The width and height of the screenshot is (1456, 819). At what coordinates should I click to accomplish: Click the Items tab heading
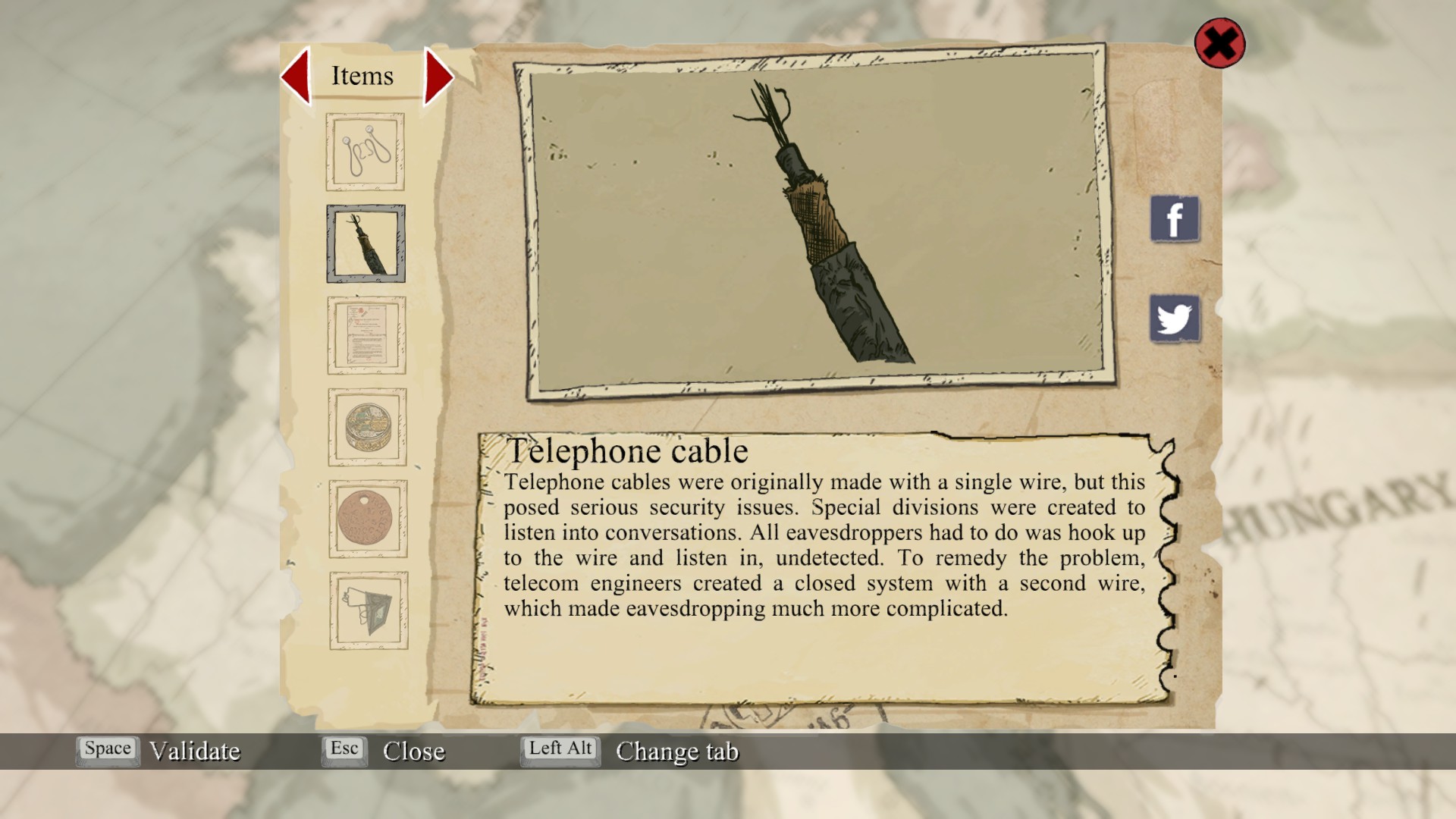tap(362, 76)
